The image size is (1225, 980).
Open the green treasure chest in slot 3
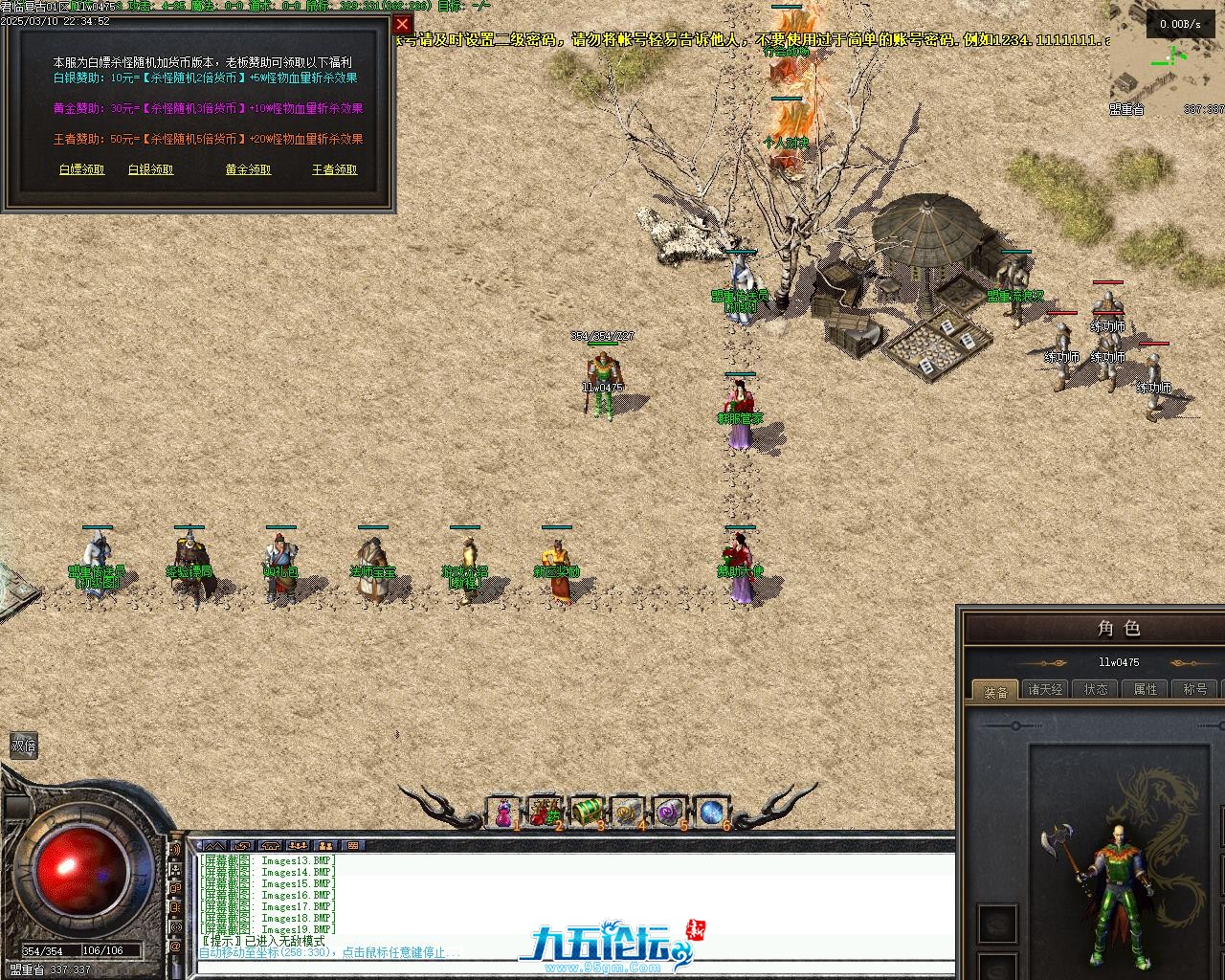[x=587, y=813]
